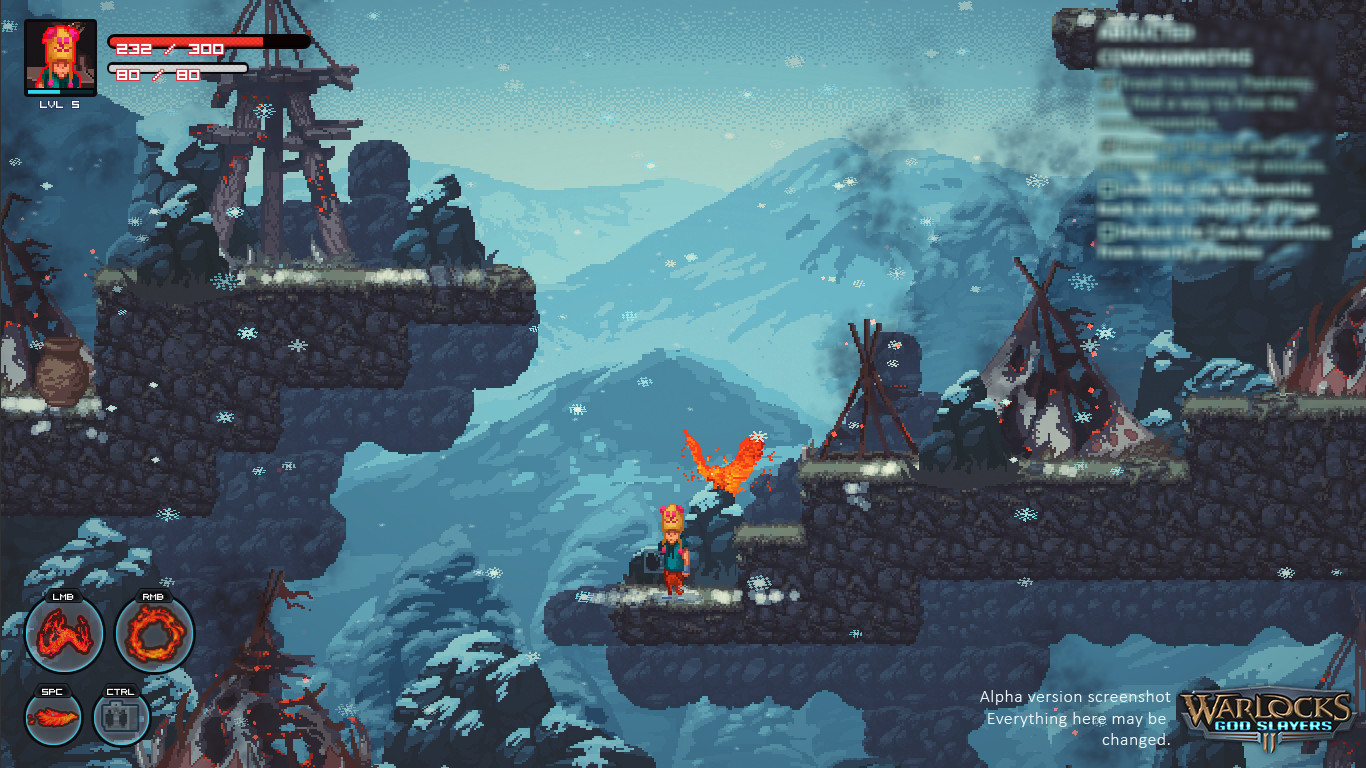1366x768 pixels.
Task: Select the LMB flame whip ability icon
Action: 63,634
